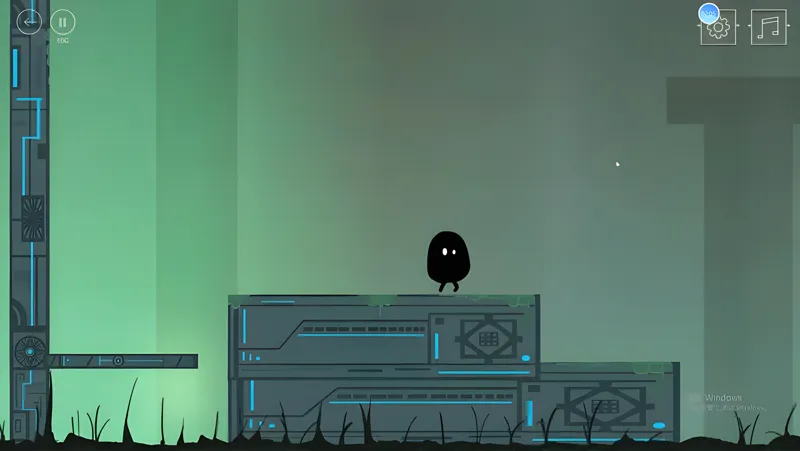
Task: Toggle the music note button
Action: pos(768,27)
